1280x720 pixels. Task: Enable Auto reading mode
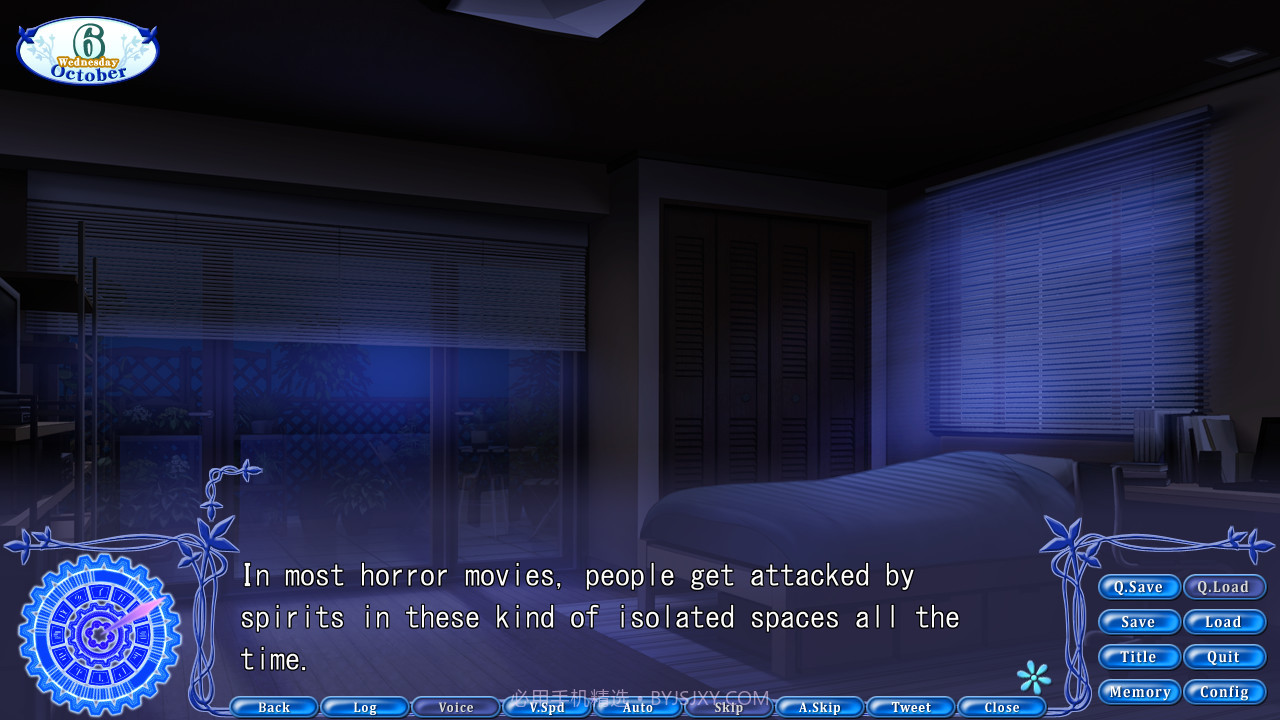click(637, 707)
